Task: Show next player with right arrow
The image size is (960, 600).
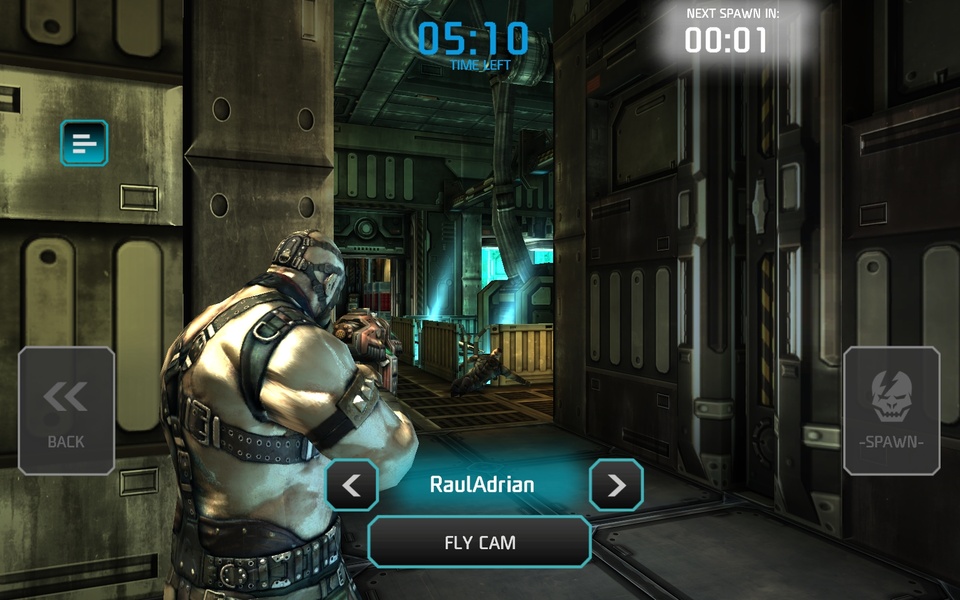Action: 616,486
